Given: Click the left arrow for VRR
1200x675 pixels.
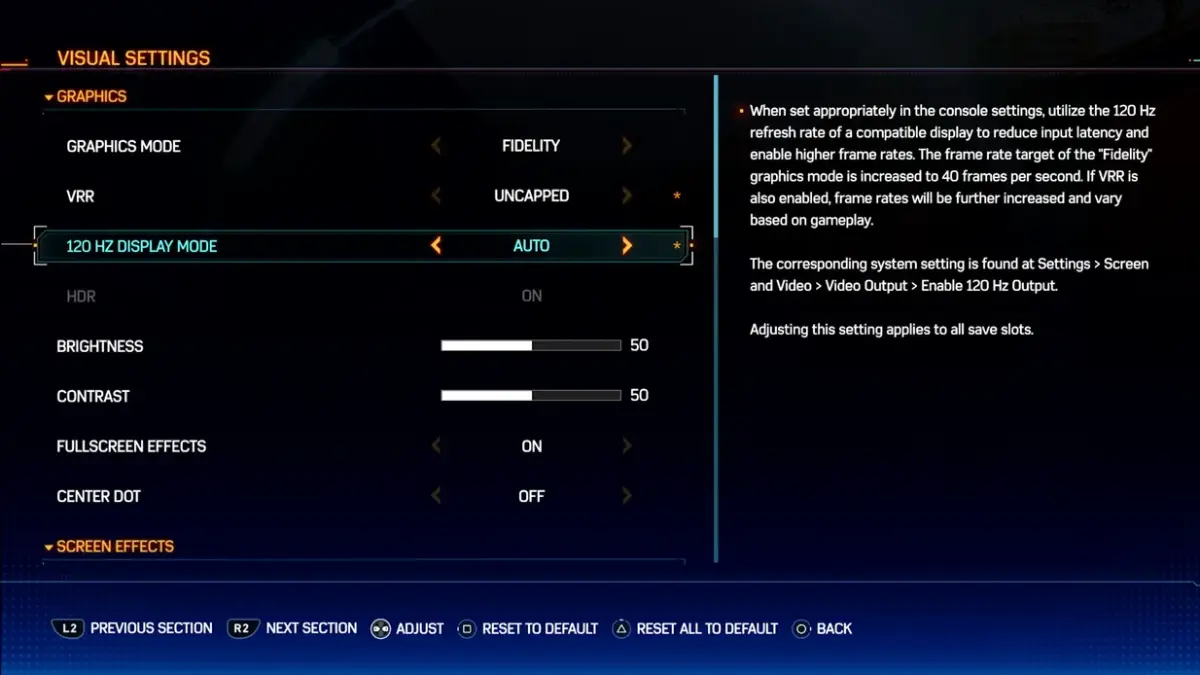Looking at the screenshot, I should pos(436,196).
